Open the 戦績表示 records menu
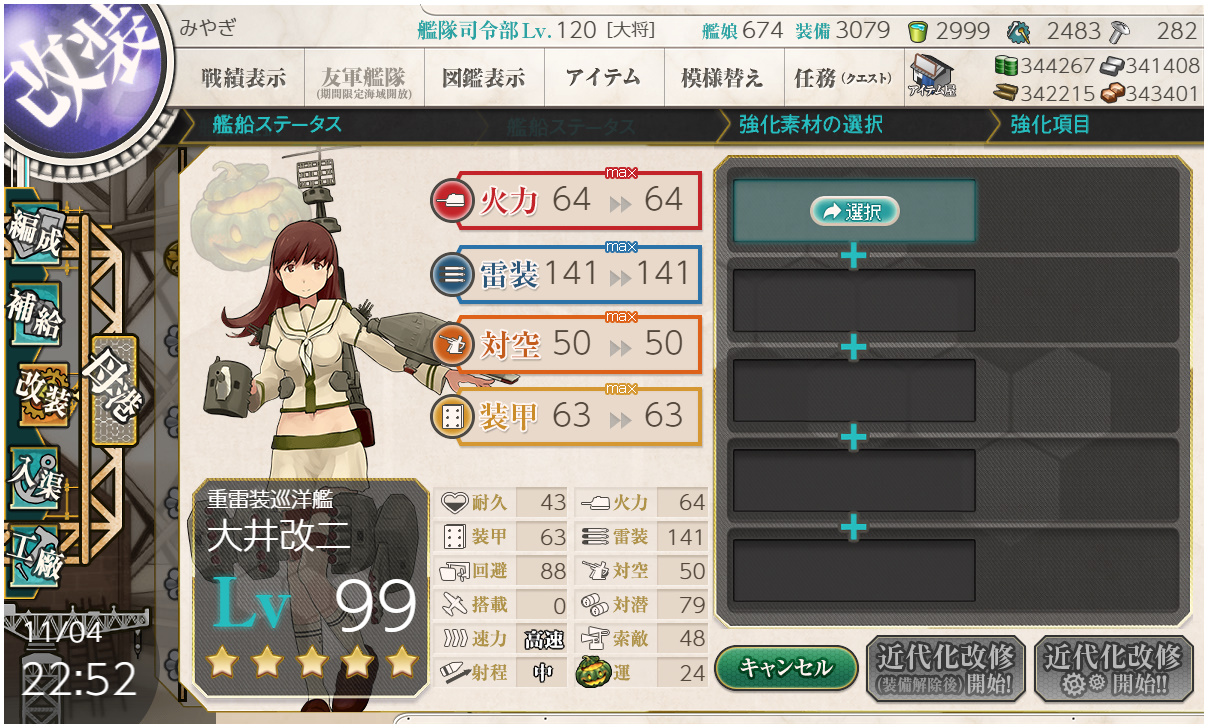 243,78
